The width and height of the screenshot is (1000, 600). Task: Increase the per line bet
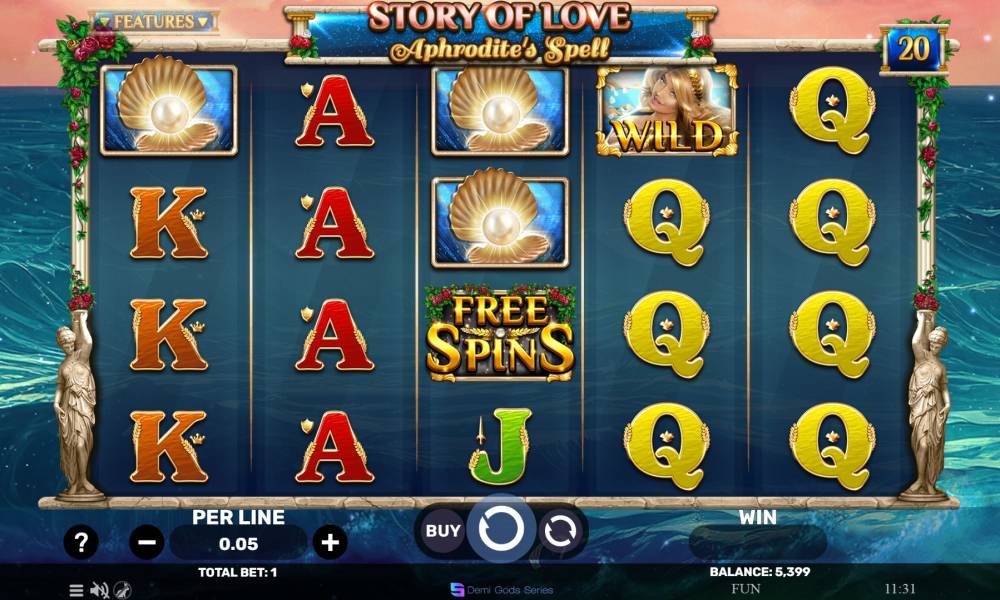pos(330,543)
